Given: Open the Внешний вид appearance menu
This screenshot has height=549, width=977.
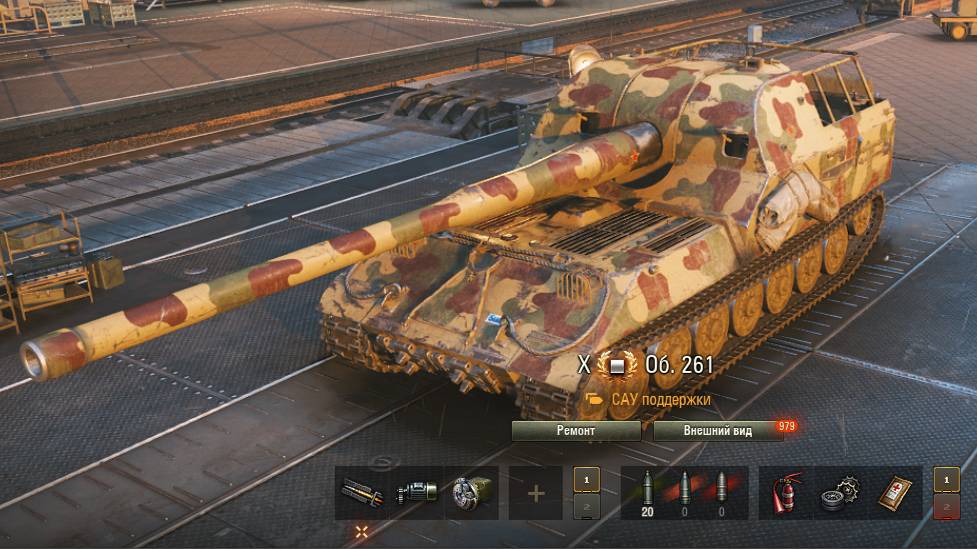Looking at the screenshot, I should (717, 431).
